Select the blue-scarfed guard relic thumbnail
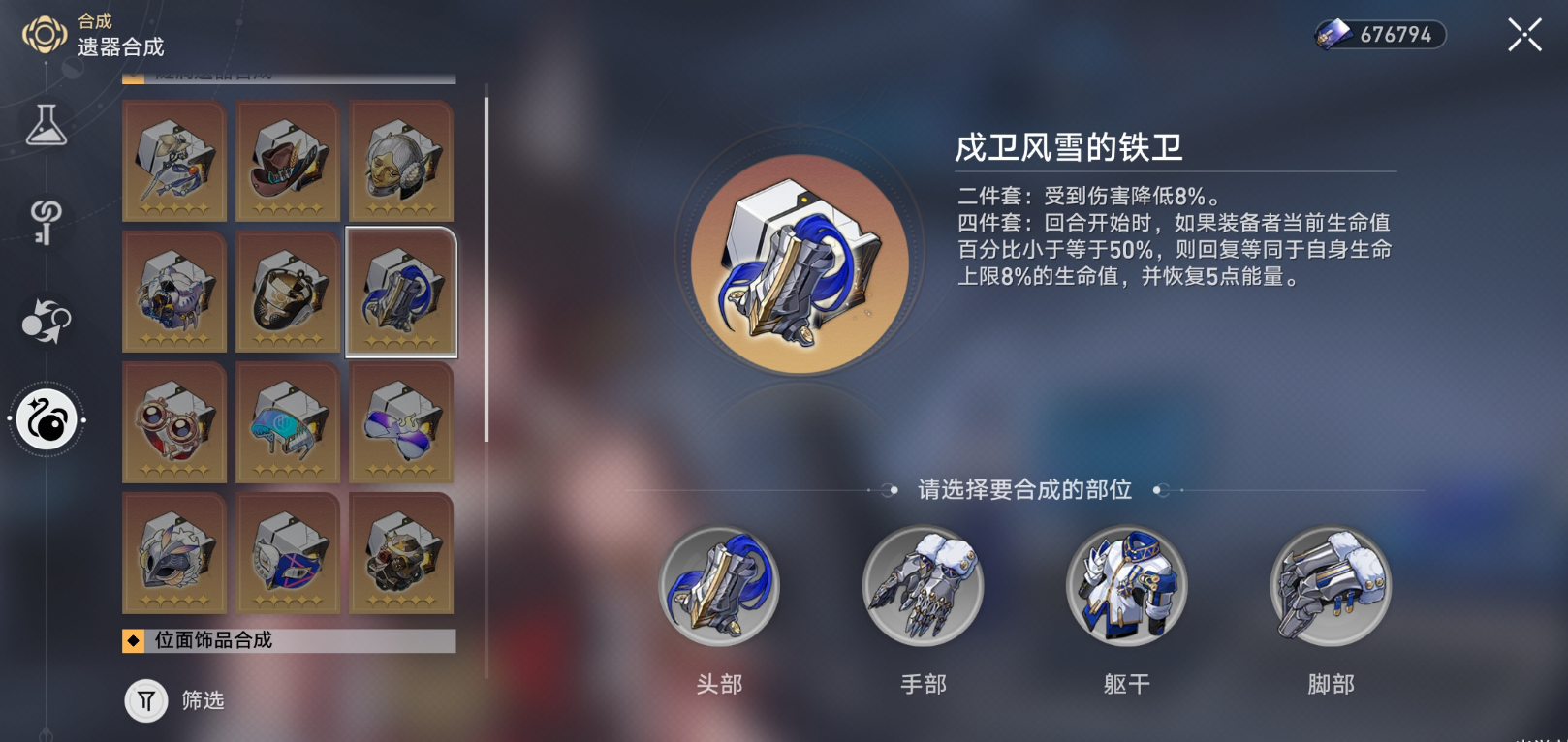Viewport: 1568px width, 742px height. point(401,293)
